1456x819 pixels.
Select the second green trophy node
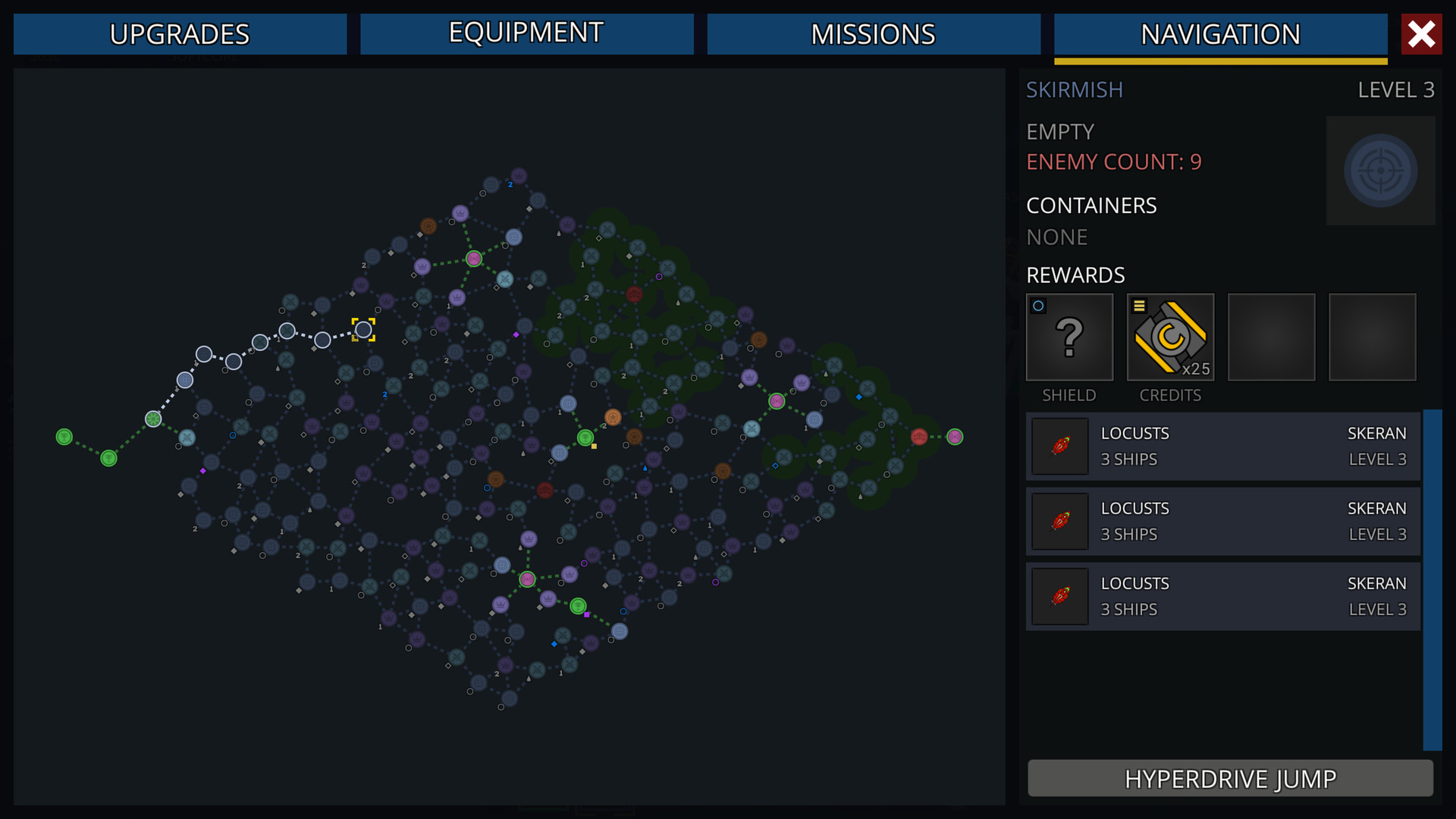pyautogui.click(x=109, y=458)
